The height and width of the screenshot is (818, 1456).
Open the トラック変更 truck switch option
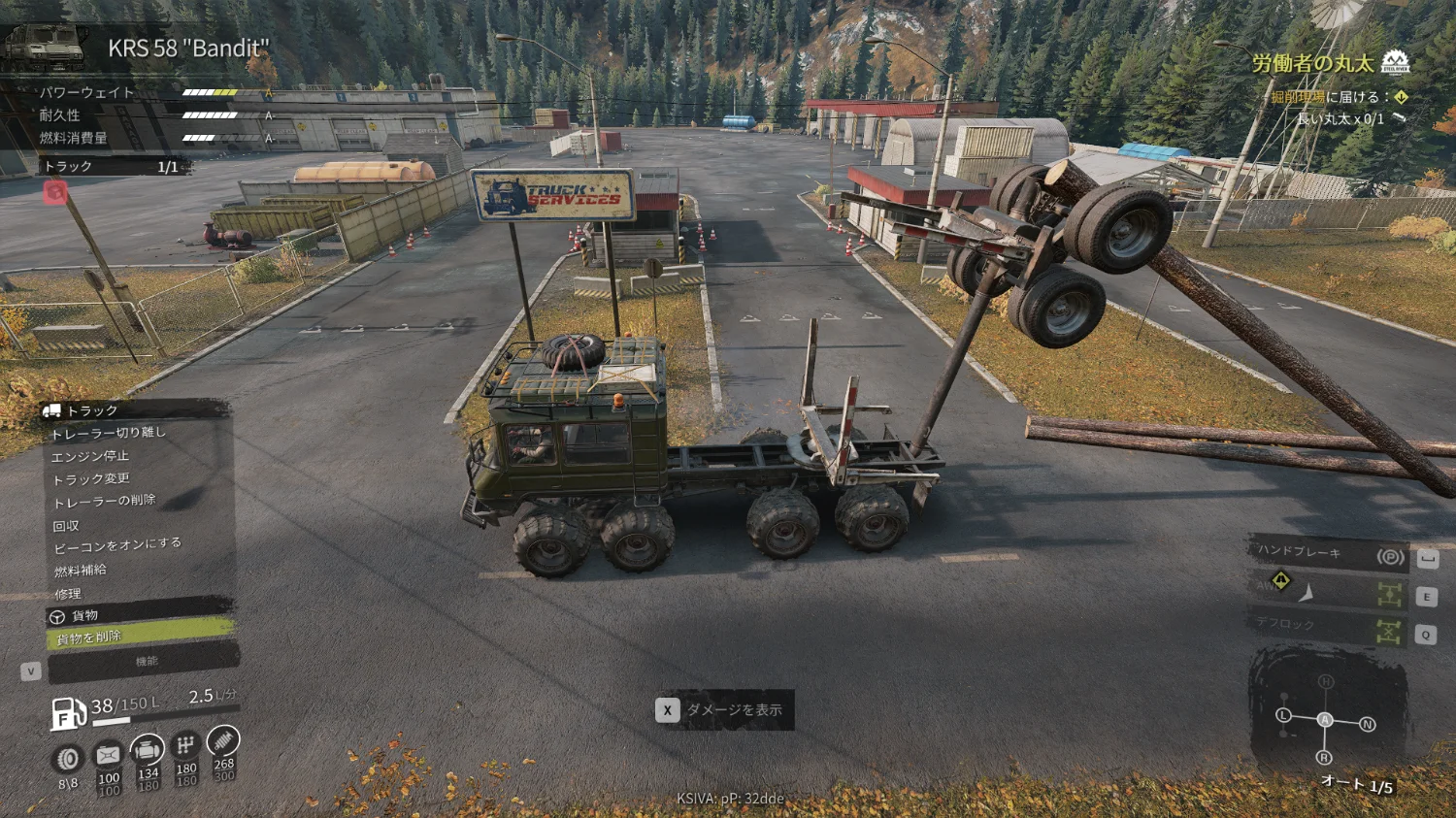point(90,479)
